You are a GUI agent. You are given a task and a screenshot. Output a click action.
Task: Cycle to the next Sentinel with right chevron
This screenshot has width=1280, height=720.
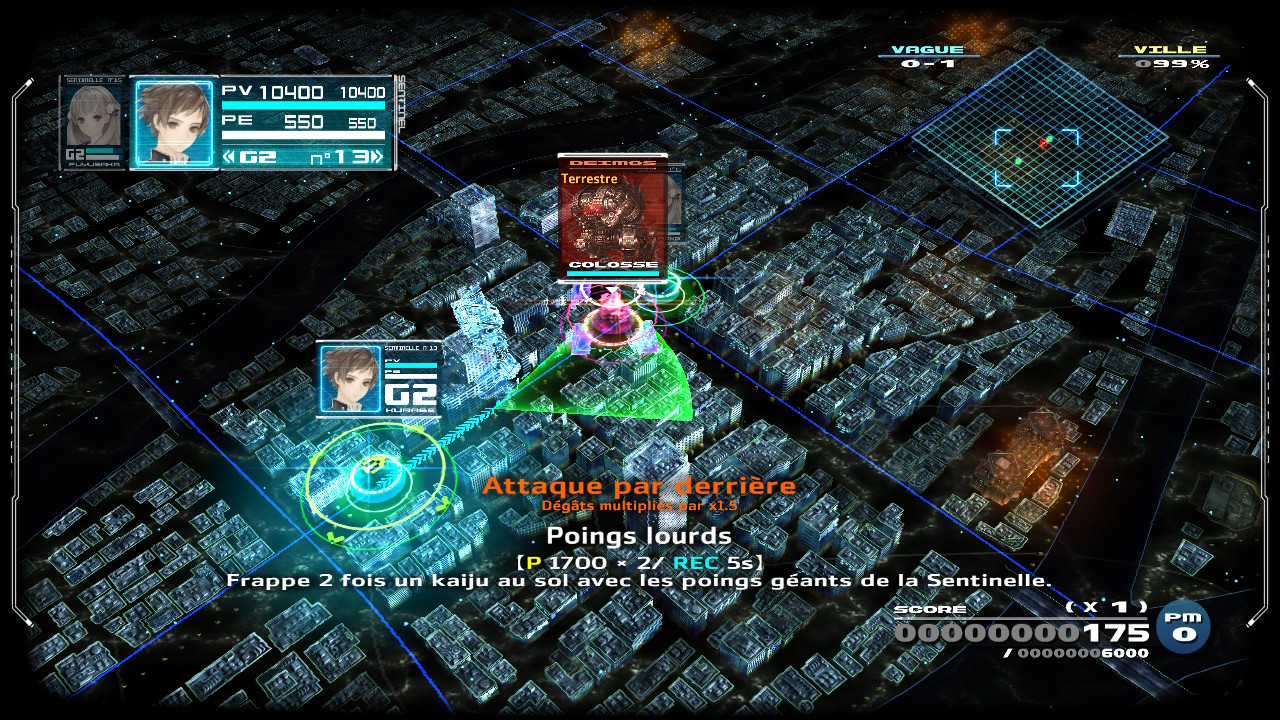click(x=375, y=156)
